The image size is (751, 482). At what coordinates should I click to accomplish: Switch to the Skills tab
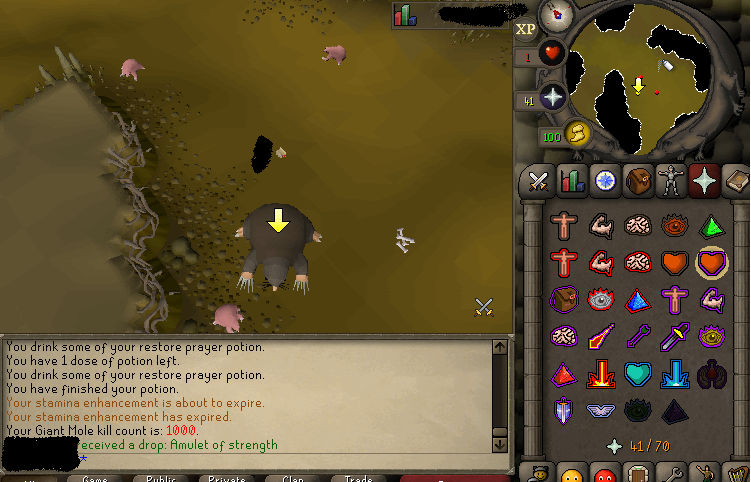pos(572,181)
